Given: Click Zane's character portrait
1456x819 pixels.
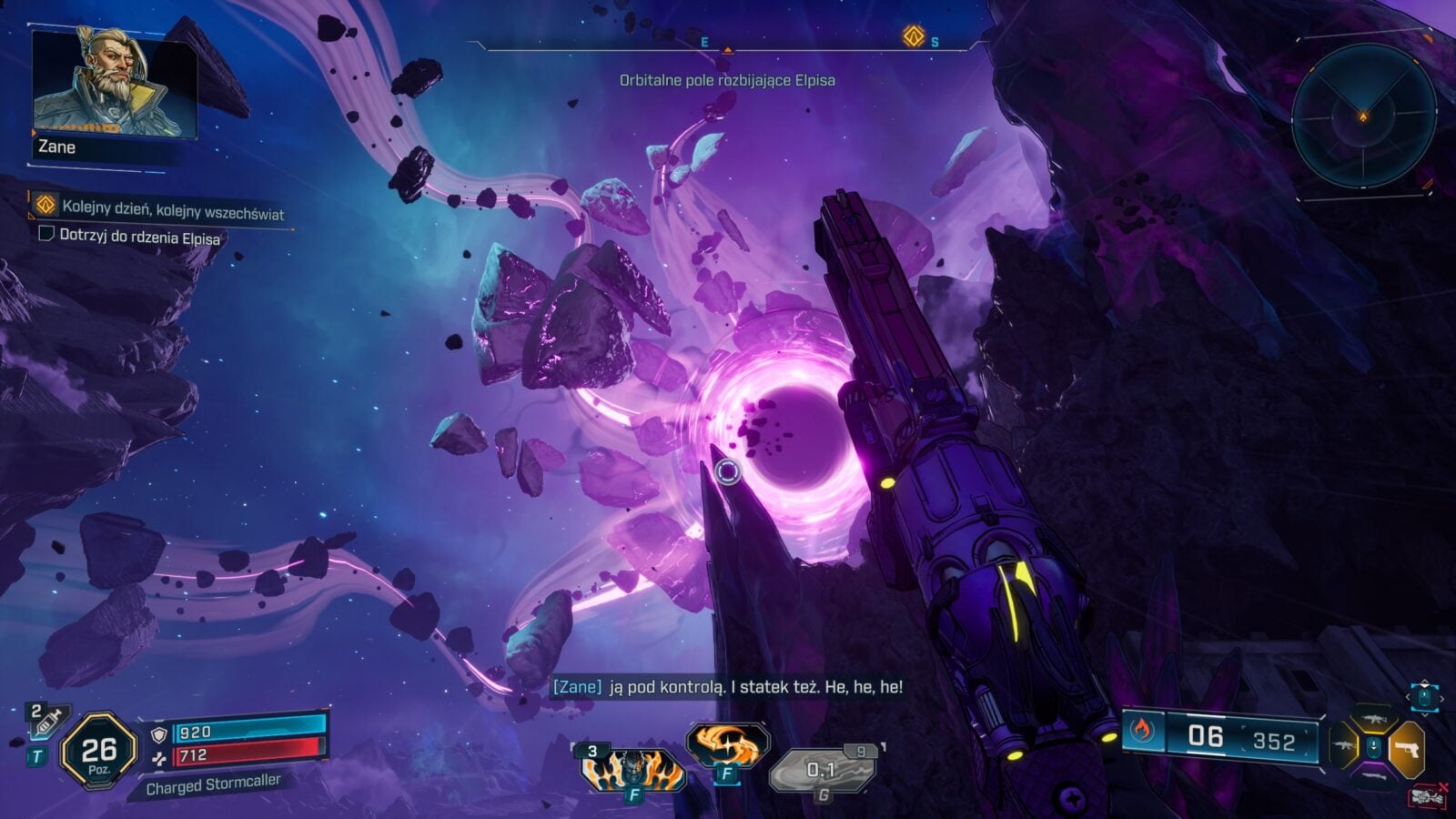Looking at the screenshot, I should (x=113, y=85).
